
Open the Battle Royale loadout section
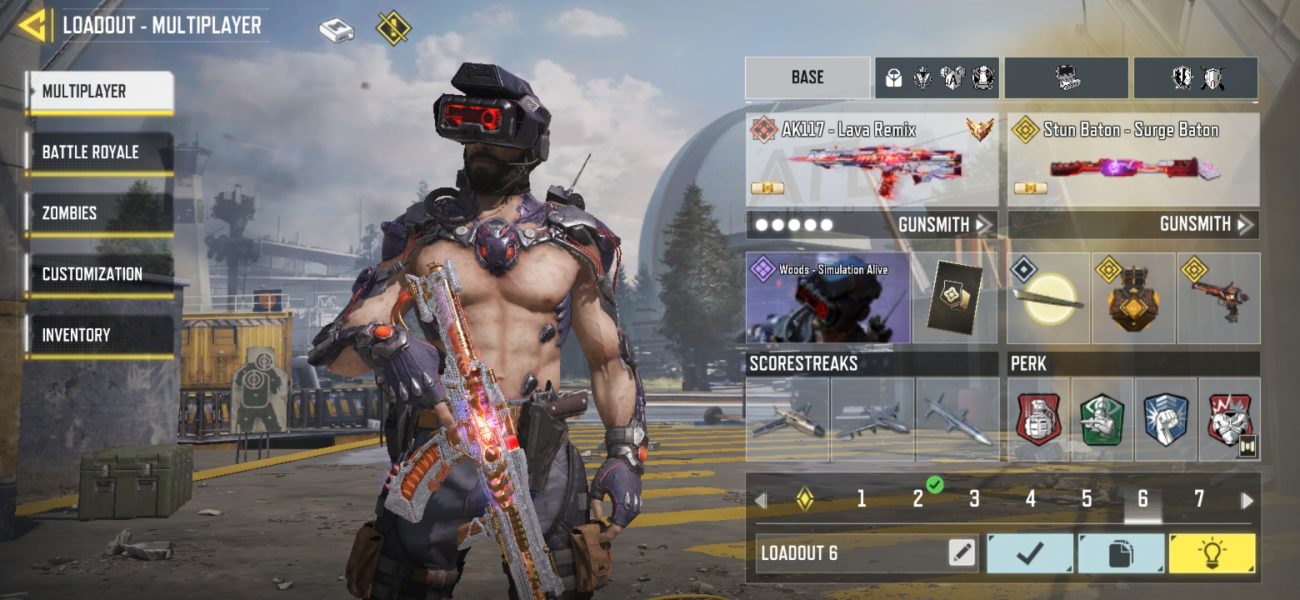click(x=99, y=153)
